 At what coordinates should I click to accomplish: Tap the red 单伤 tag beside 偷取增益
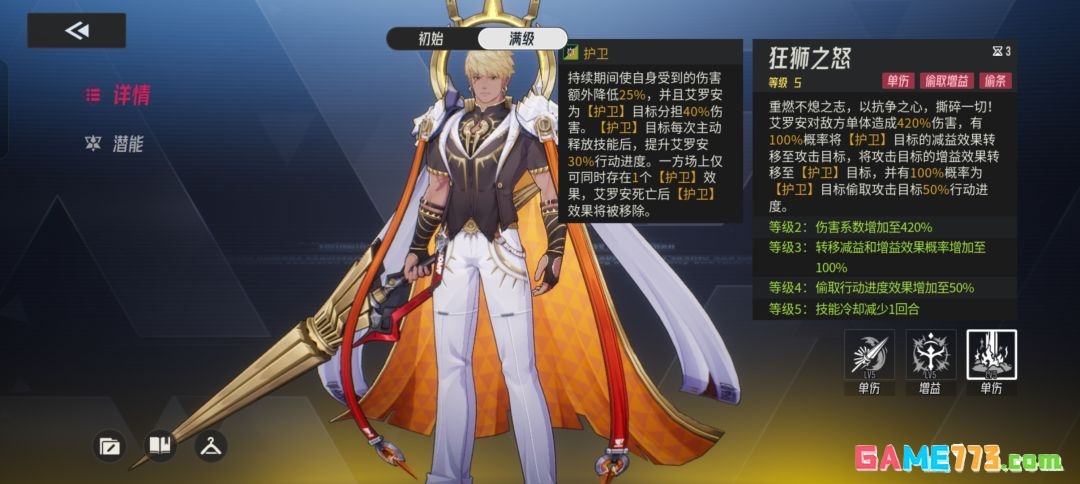[x=896, y=81]
